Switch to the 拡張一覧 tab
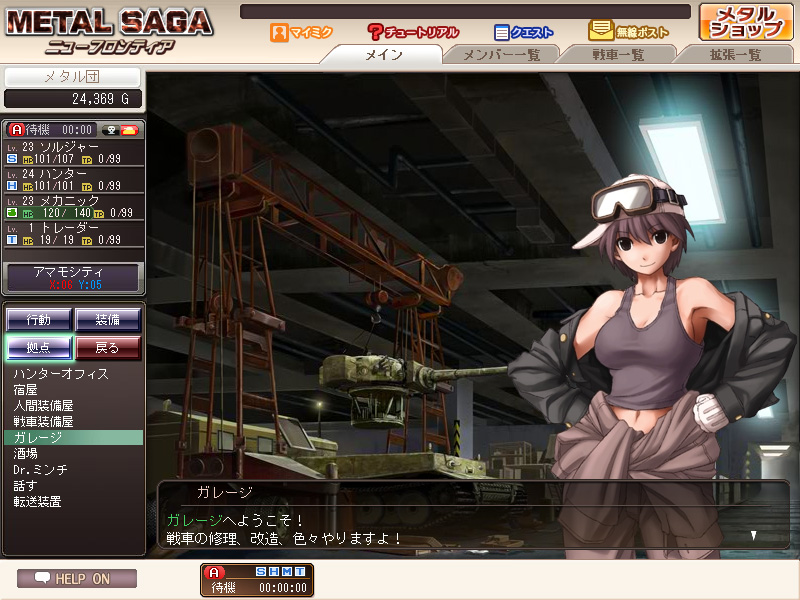This screenshot has height=600, width=800. tap(734, 54)
